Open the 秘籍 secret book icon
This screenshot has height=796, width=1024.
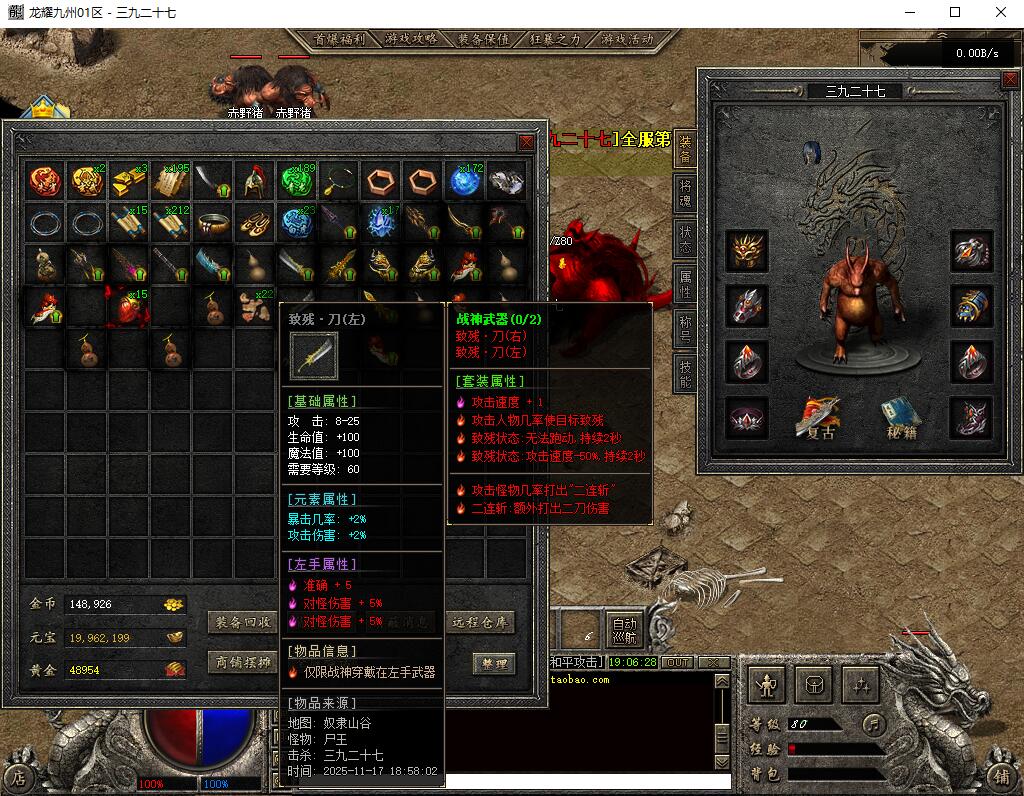900,419
